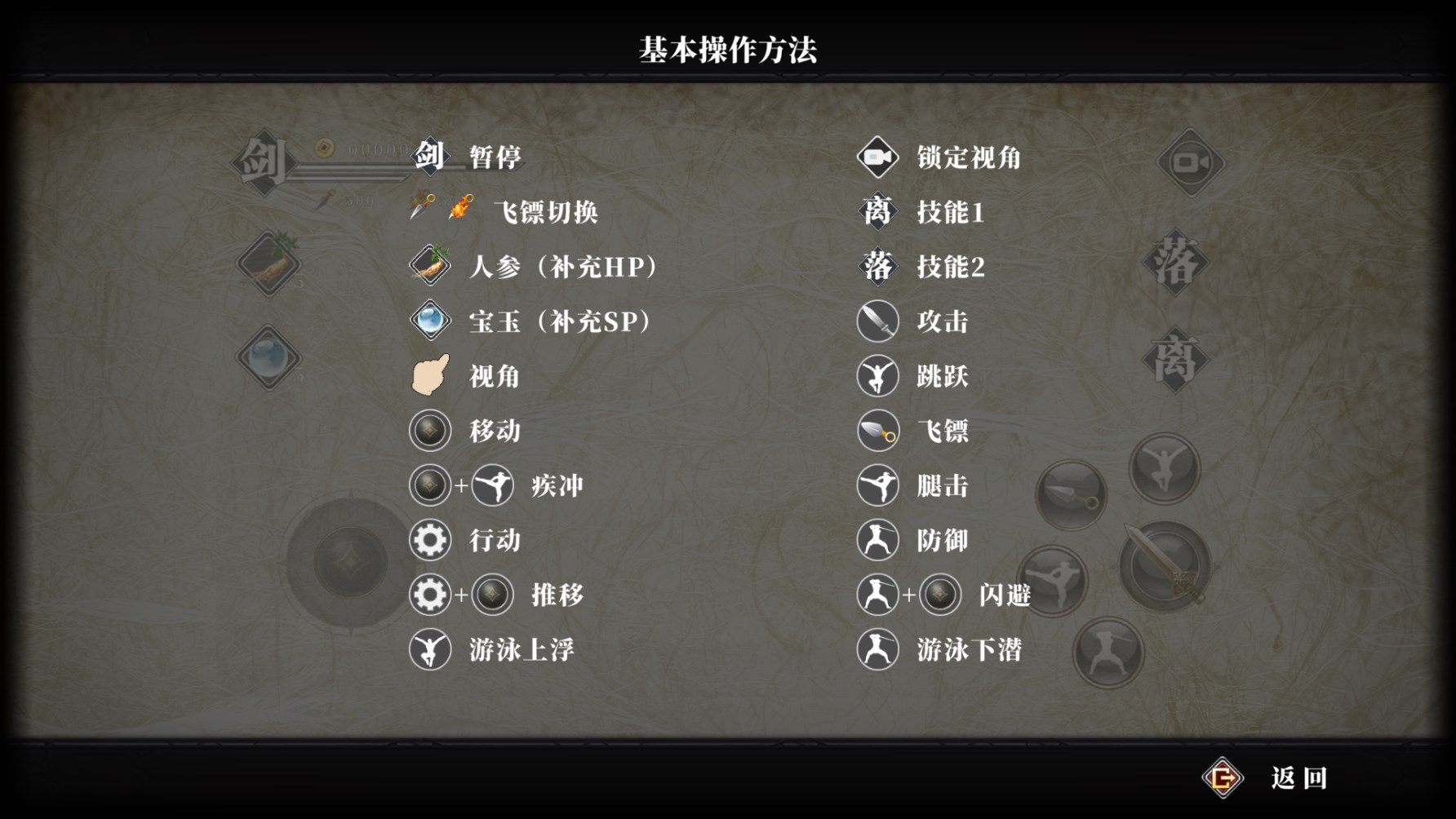The height and width of the screenshot is (819, 1456).
Task: Tap the finger 视角 camera icon
Action: coord(429,375)
